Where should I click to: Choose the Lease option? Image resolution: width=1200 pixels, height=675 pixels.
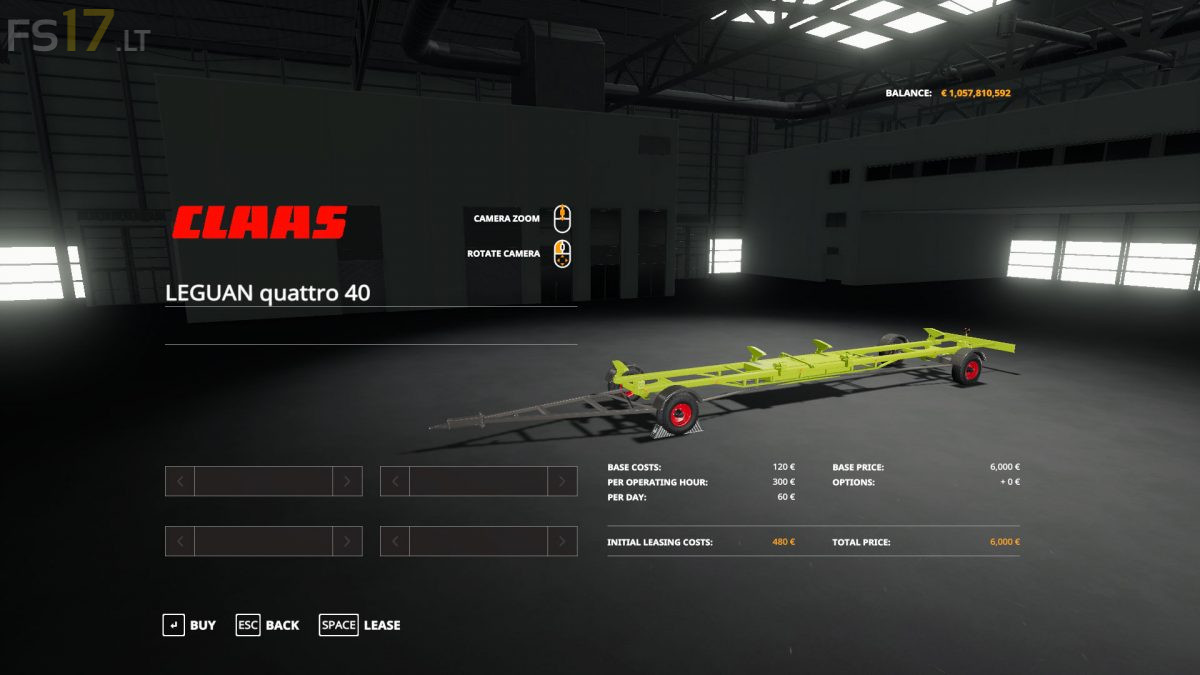359,625
